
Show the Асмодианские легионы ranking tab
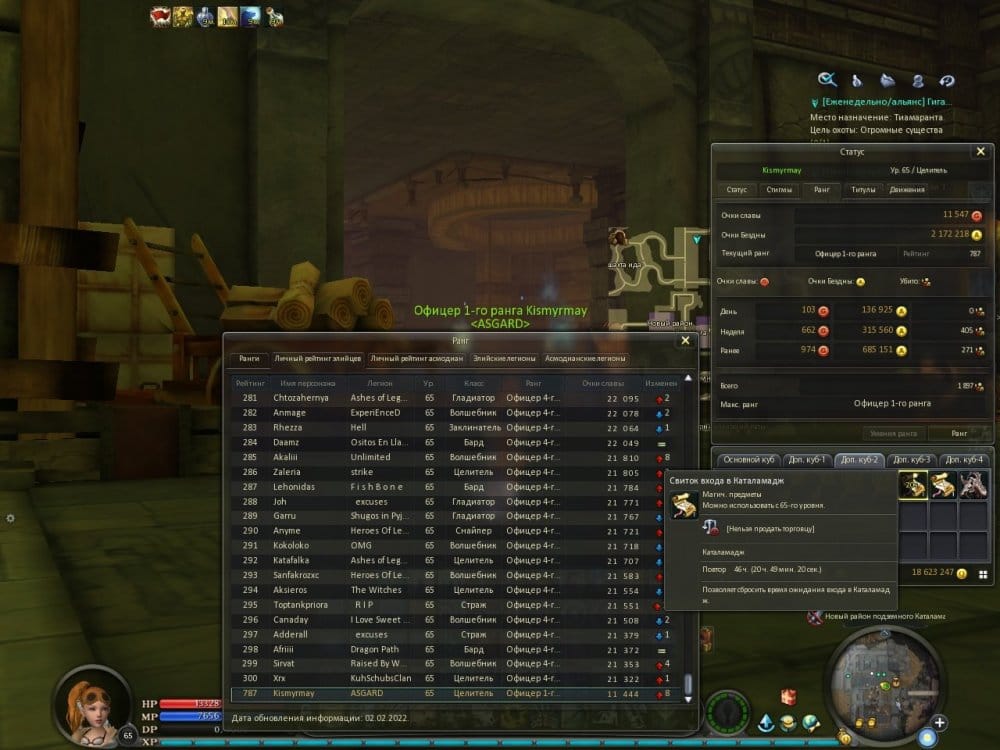[x=586, y=358]
